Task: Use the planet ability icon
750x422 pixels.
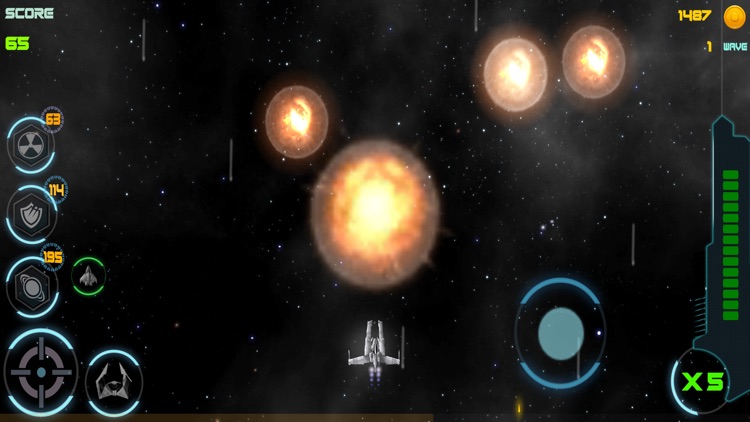Action: pyautogui.click(x=31, y=286)
